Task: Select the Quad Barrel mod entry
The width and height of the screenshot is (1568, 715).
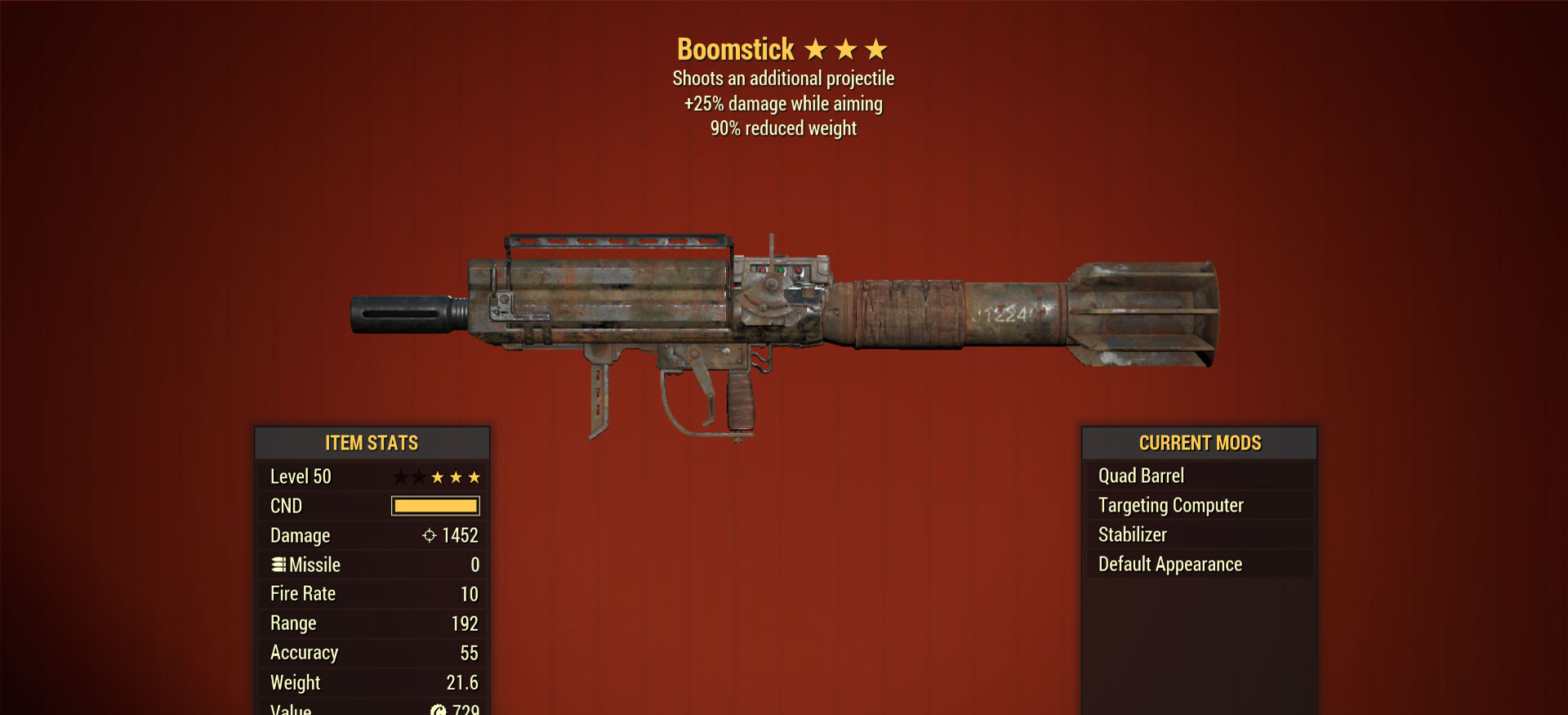Action: pyautogui.click(x=1141, y=476)
